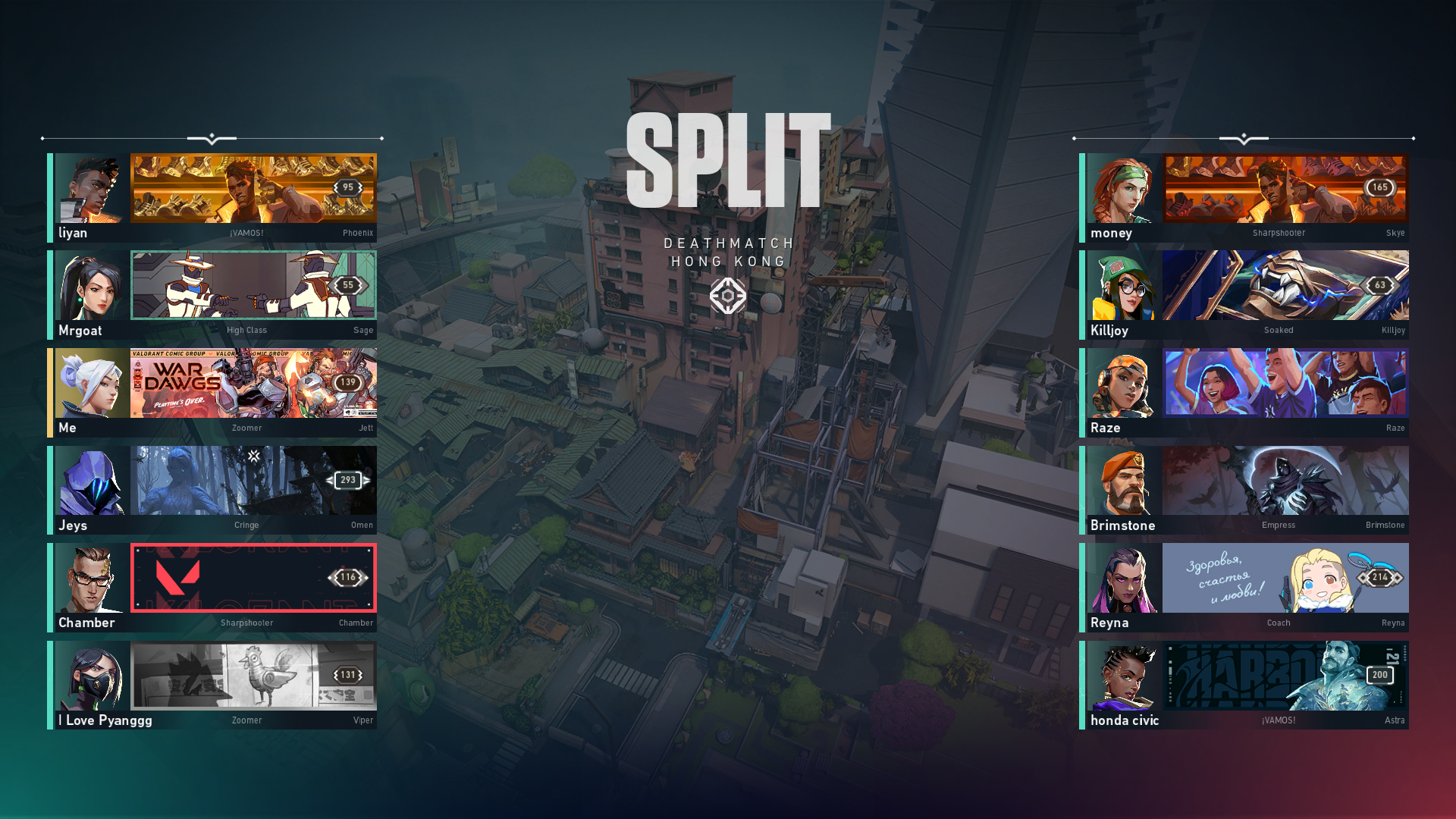The width and height of the screenshot is (1456, 819).
Task: Select the Viper portrait for I Love Pyanggg
Action: point(91,676)
